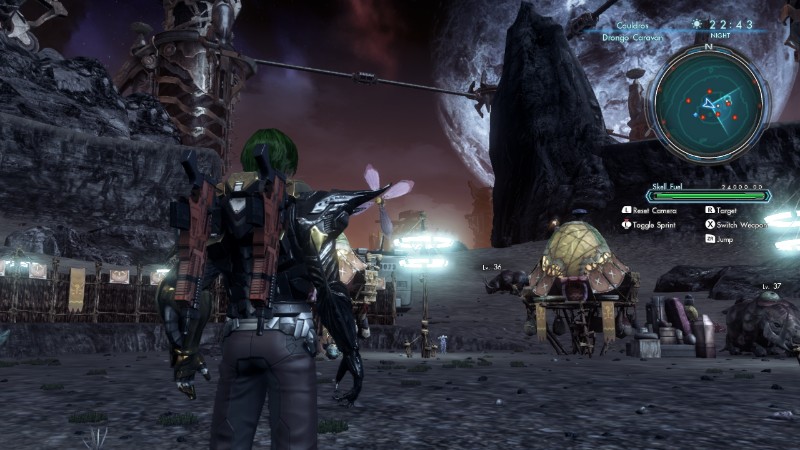The image size is (800, 450).
Task: Open the circular minimap radar
Action: coord(708,101)
